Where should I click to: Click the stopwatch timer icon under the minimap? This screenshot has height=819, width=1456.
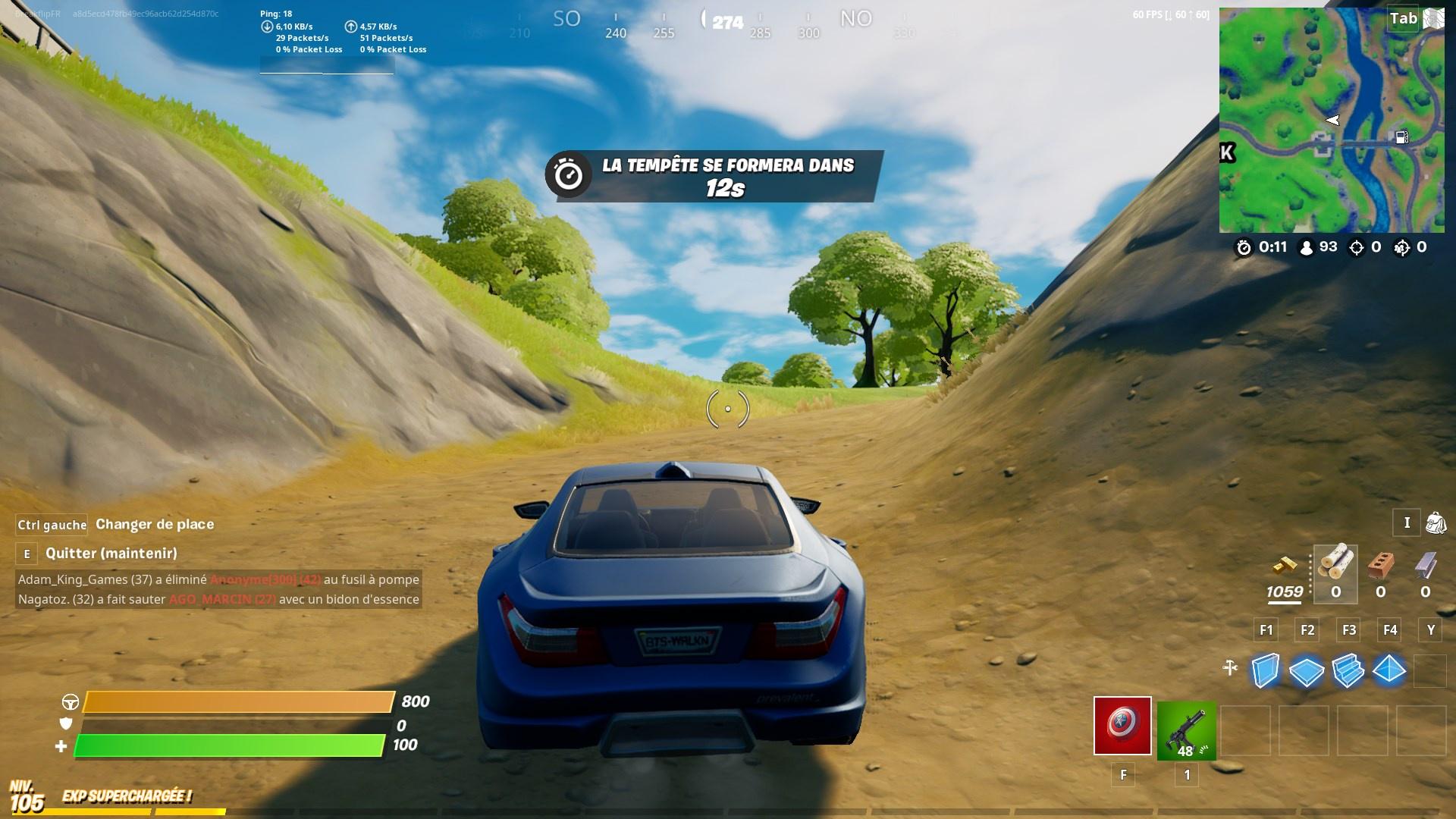point(1244,246)
